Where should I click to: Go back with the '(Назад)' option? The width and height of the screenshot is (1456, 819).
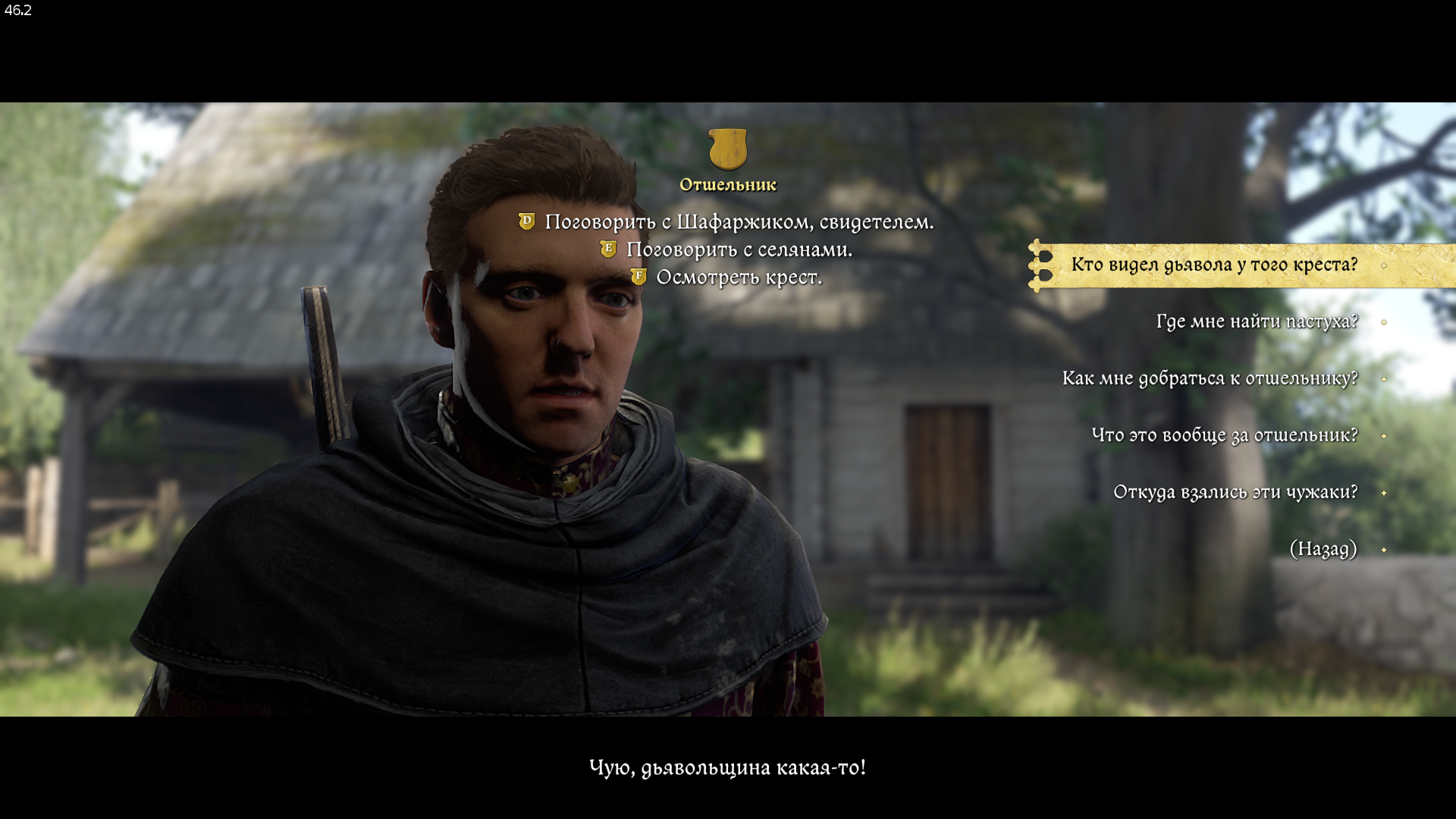(1323, 549)
